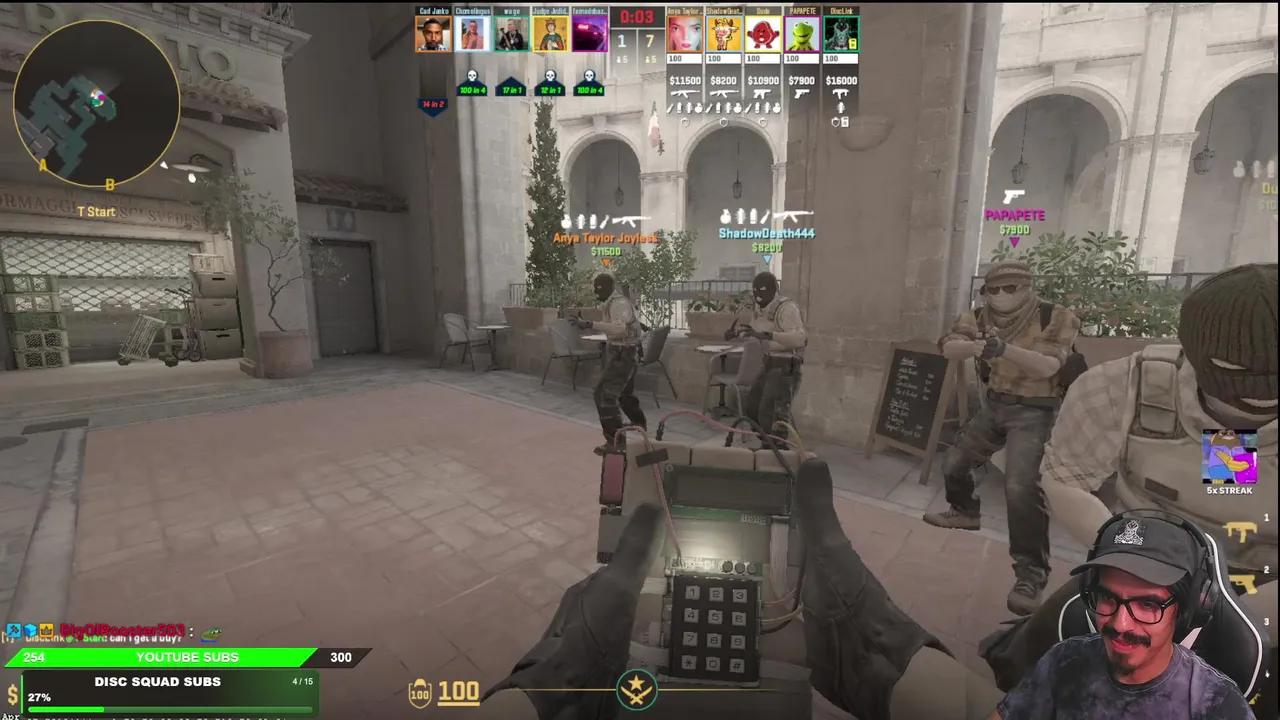Click PAPAPETE's pistol icon in the scoreboard

click(x=803, y=93)
